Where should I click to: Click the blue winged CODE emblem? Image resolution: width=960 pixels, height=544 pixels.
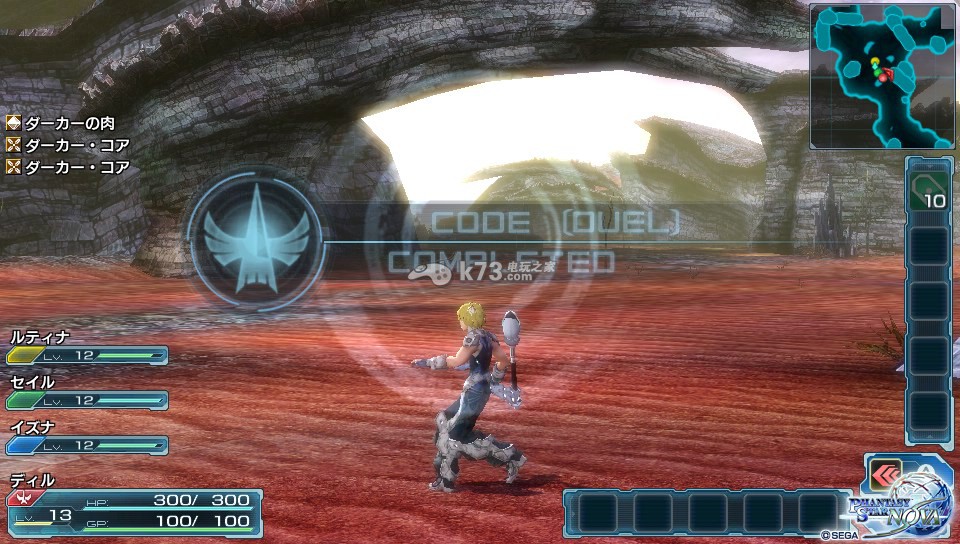tap(254, 239)
